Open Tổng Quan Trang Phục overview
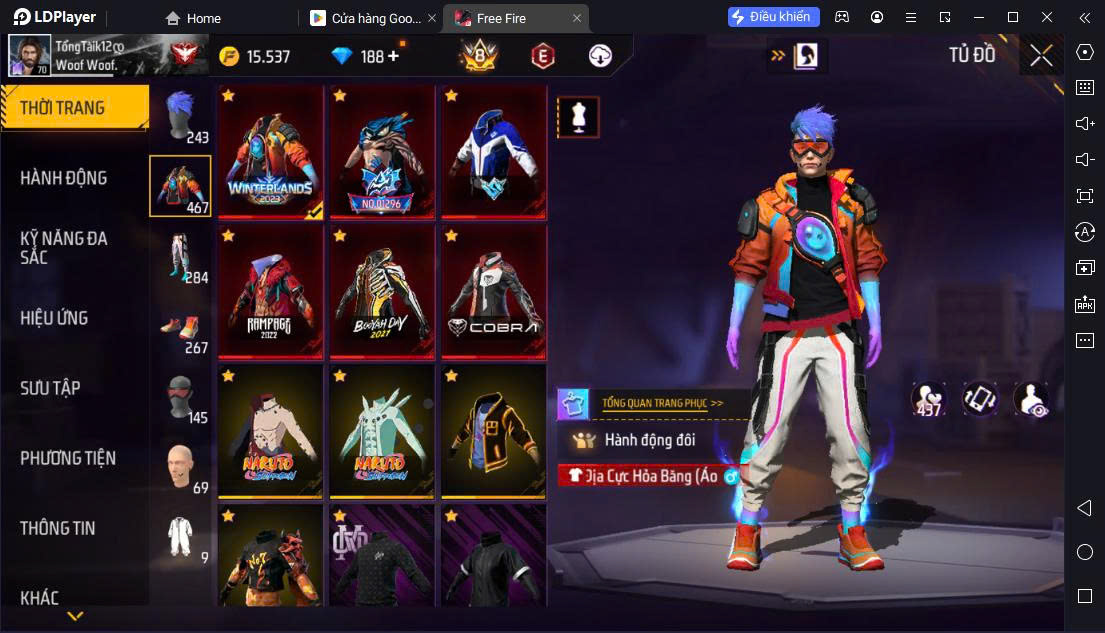Viewport: 1105px width, 633px height. (662, 403)
